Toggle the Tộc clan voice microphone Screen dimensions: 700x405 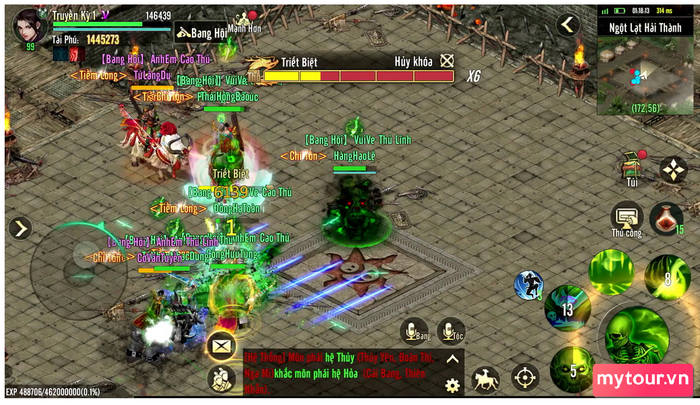pos(452,331)
